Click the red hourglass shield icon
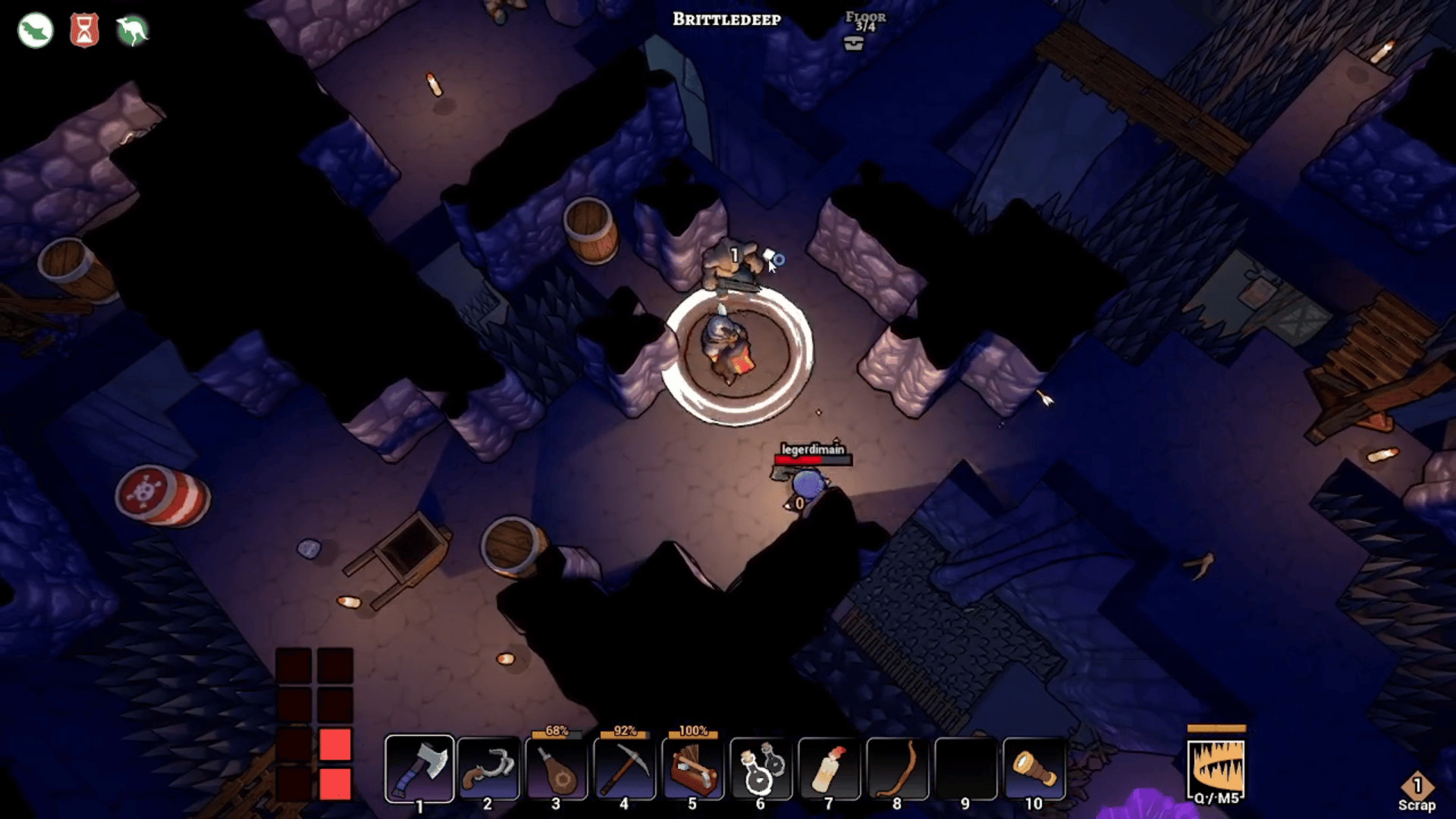Viewport: 1456px width, 819px height. point(84,31)
